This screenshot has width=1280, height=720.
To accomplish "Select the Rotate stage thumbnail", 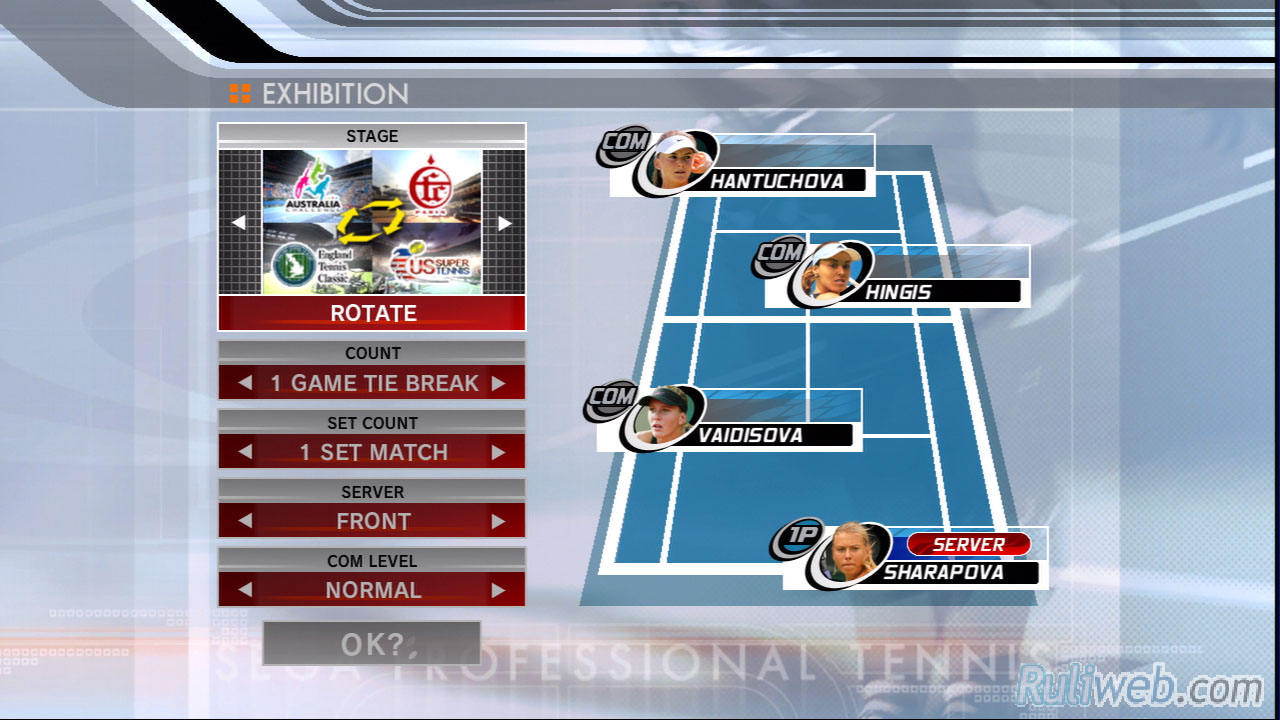I will tap(372, 223).
